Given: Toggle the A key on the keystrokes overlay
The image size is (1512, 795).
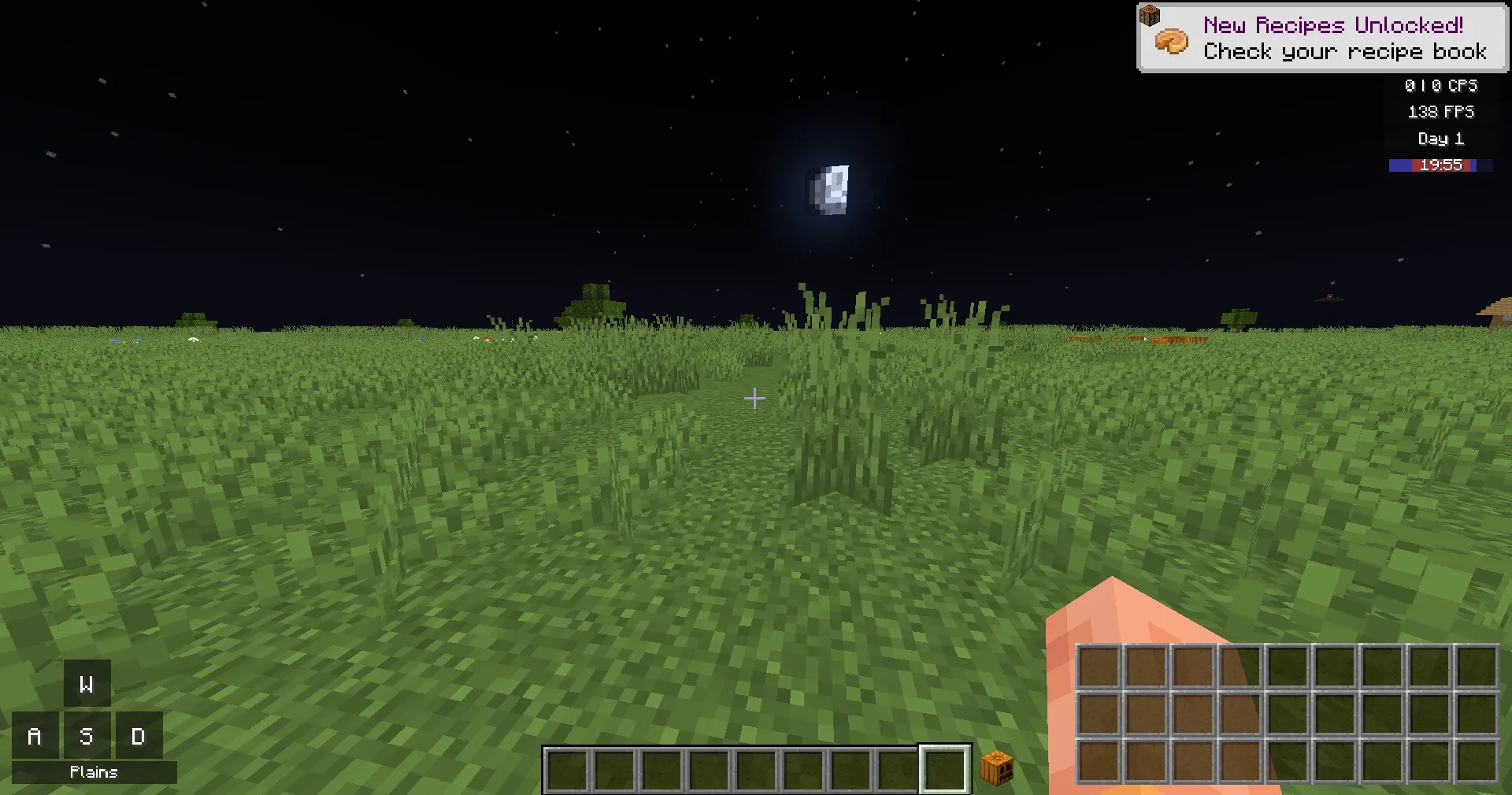Looking at the screenshot, I should (x=34, y=736).
